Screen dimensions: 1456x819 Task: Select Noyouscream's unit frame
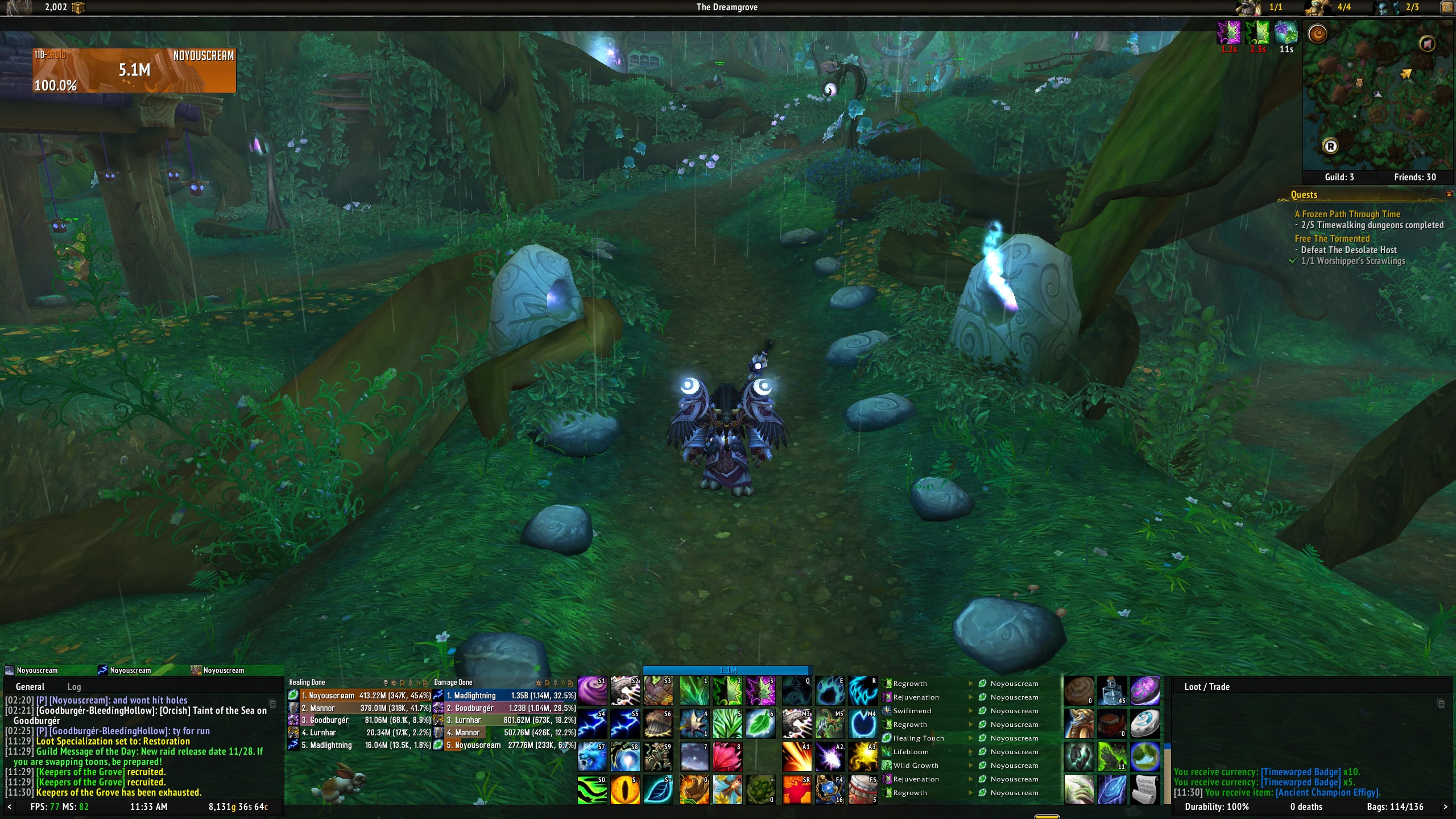[x=134, y=71]
